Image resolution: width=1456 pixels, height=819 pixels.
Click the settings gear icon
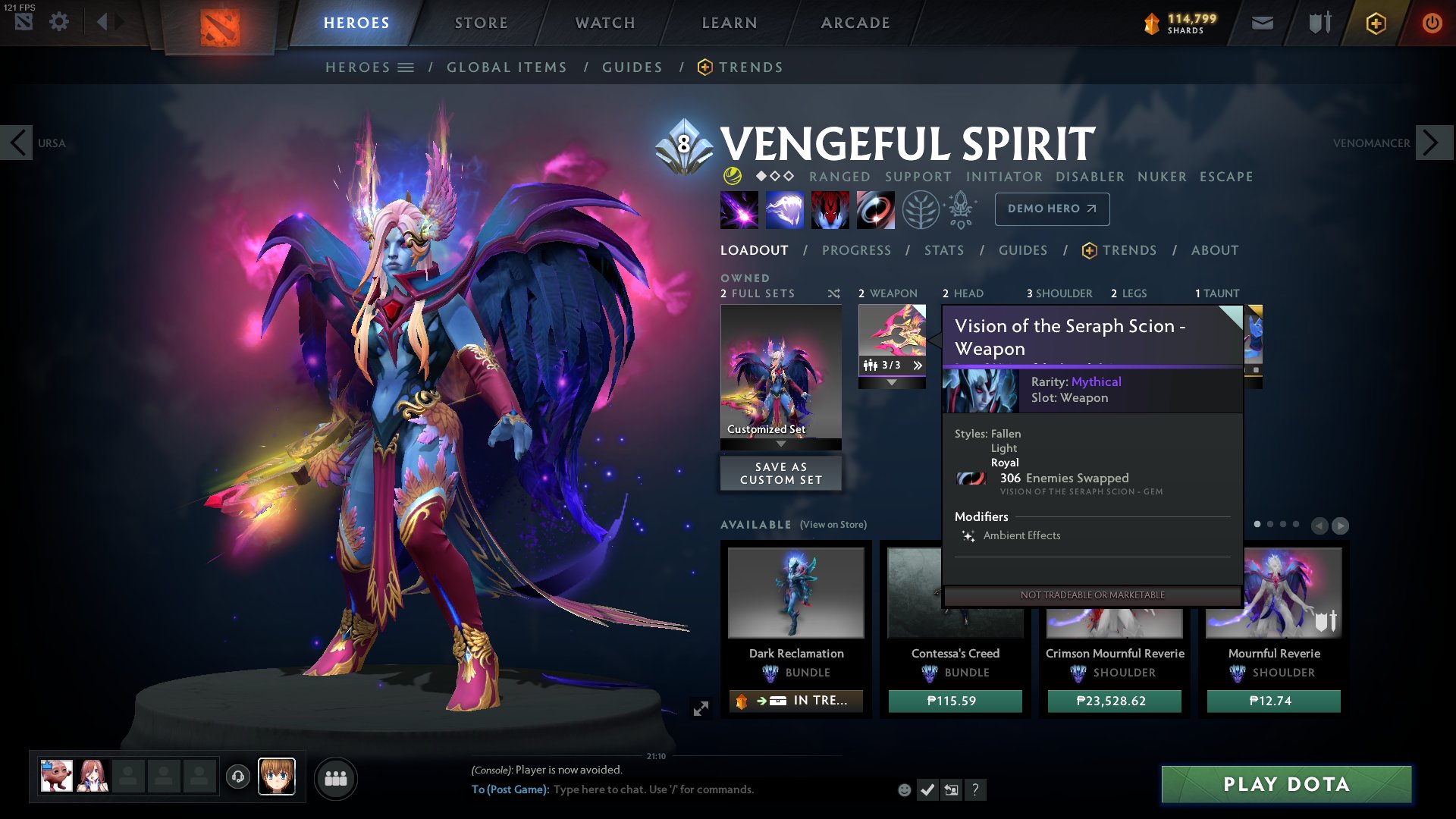59,21
